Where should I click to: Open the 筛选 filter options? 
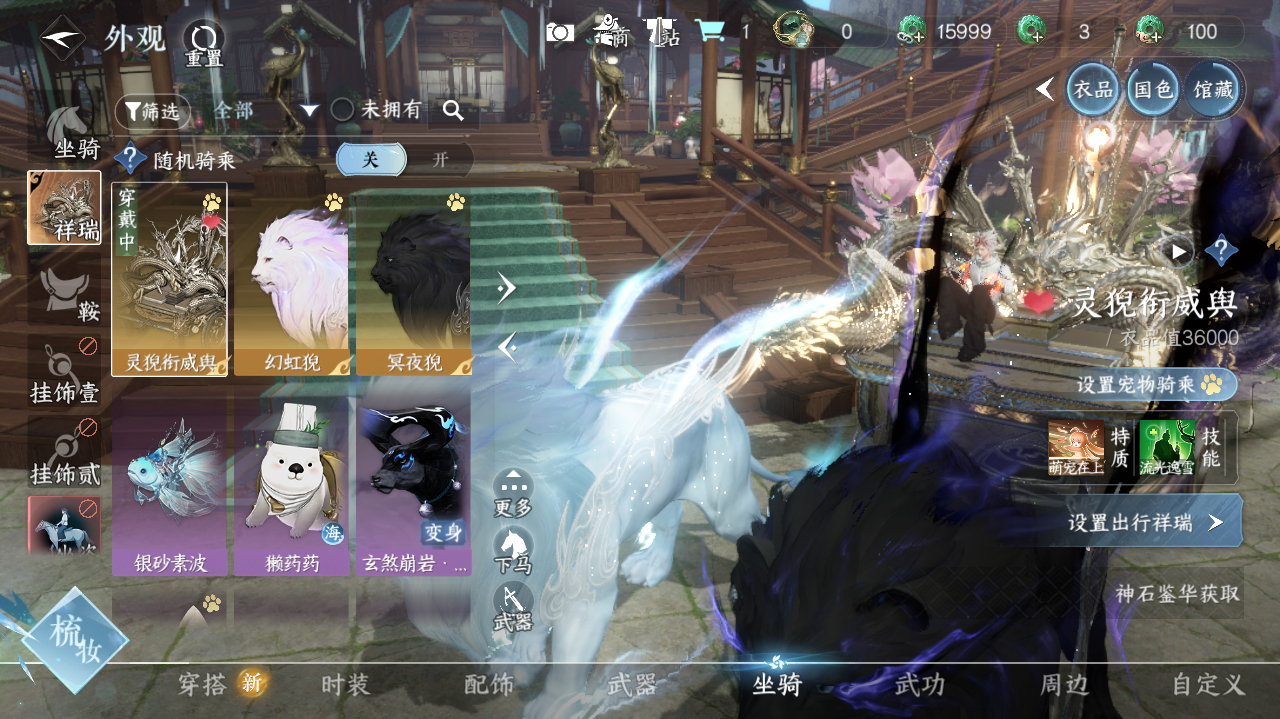(151, 111)
